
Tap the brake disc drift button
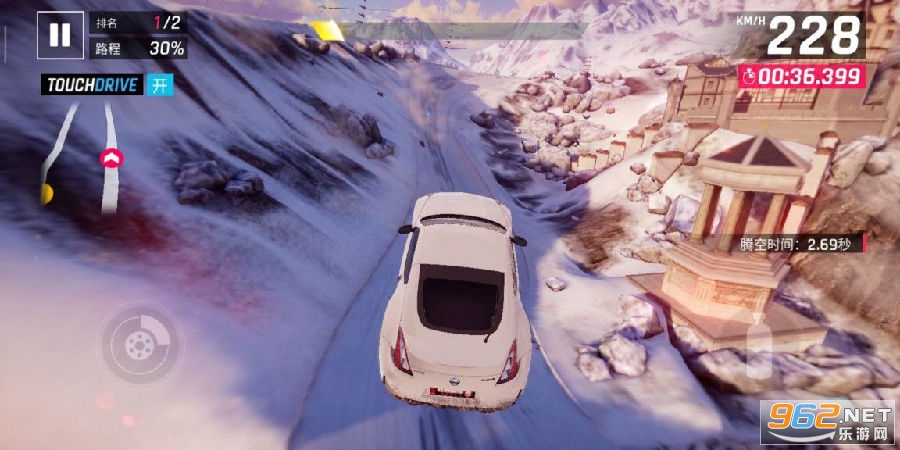click(x=139, y=345)
